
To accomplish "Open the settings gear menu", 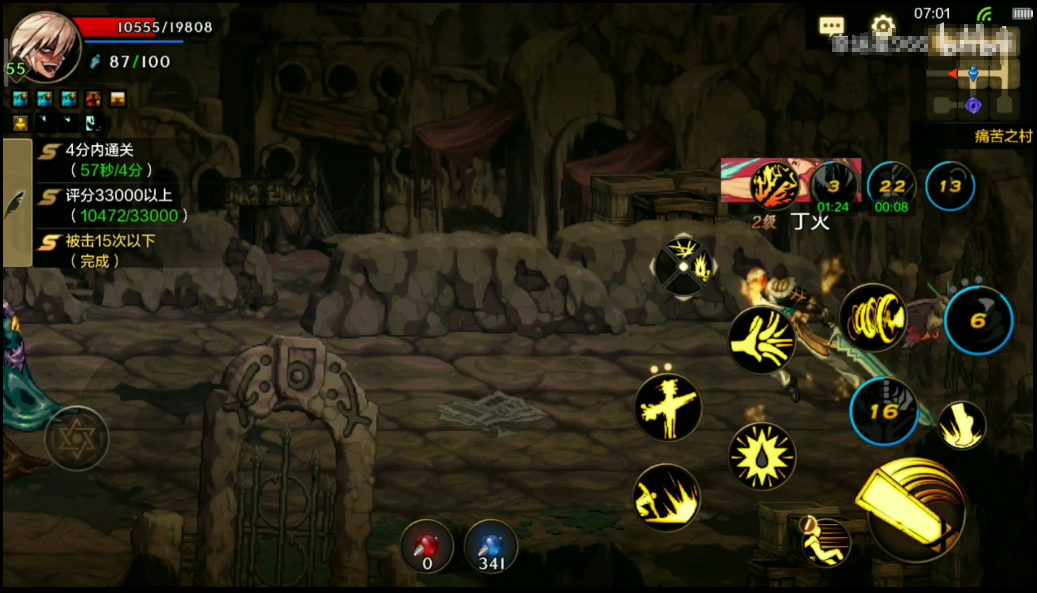I will pos(882,26).
